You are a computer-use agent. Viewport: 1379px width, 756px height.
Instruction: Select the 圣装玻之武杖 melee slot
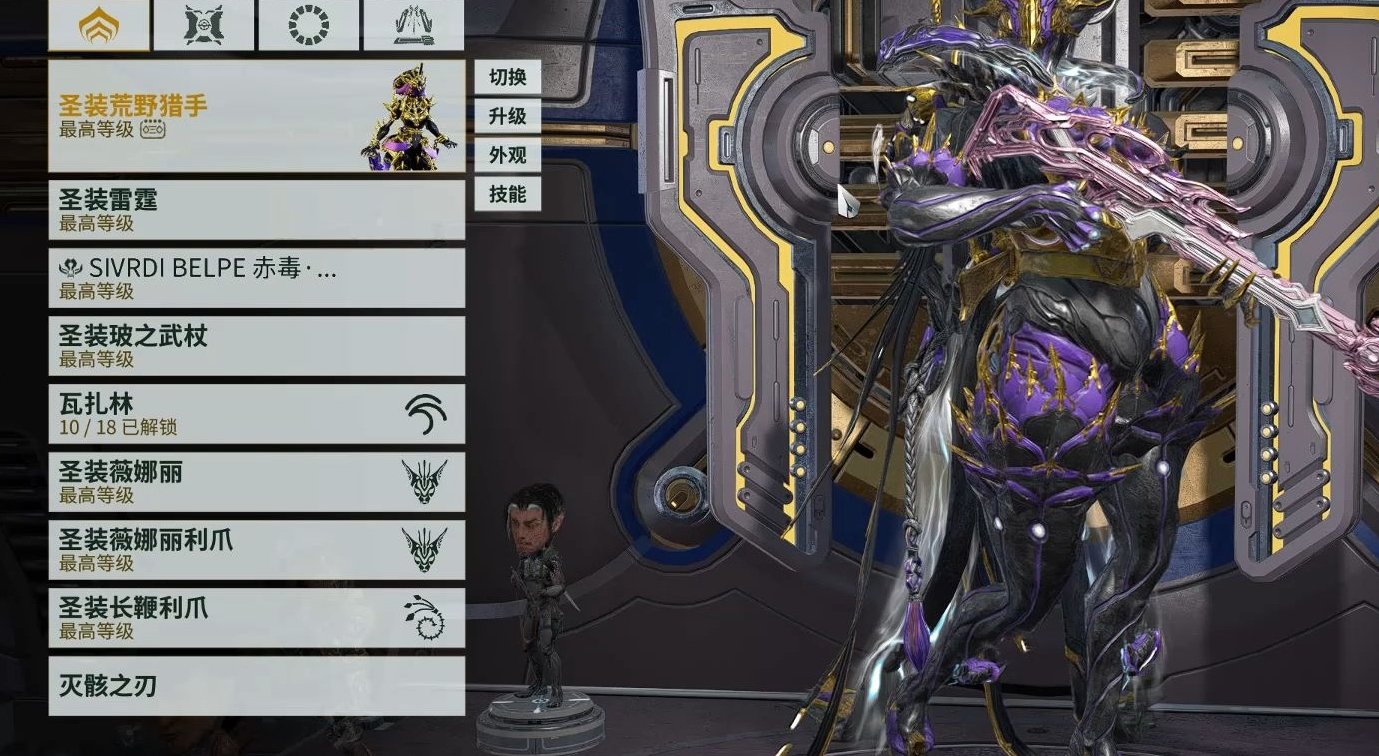256,346
